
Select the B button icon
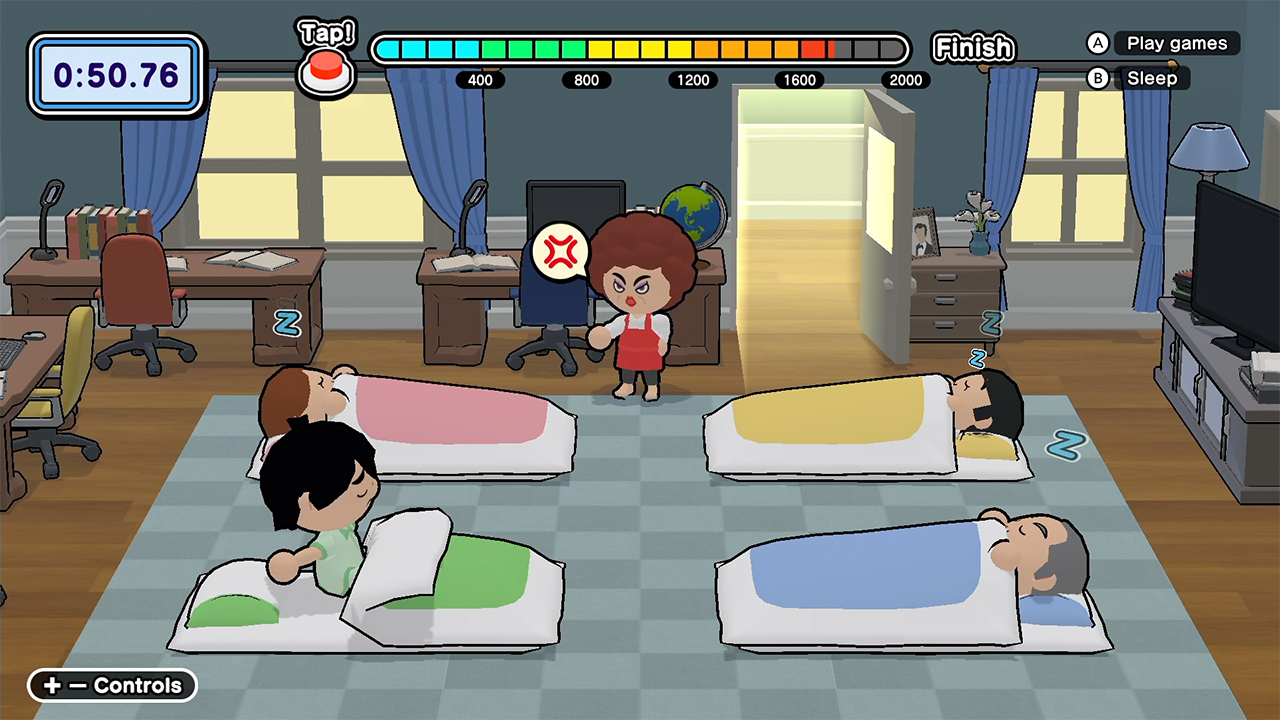[x=1097, y=78]
